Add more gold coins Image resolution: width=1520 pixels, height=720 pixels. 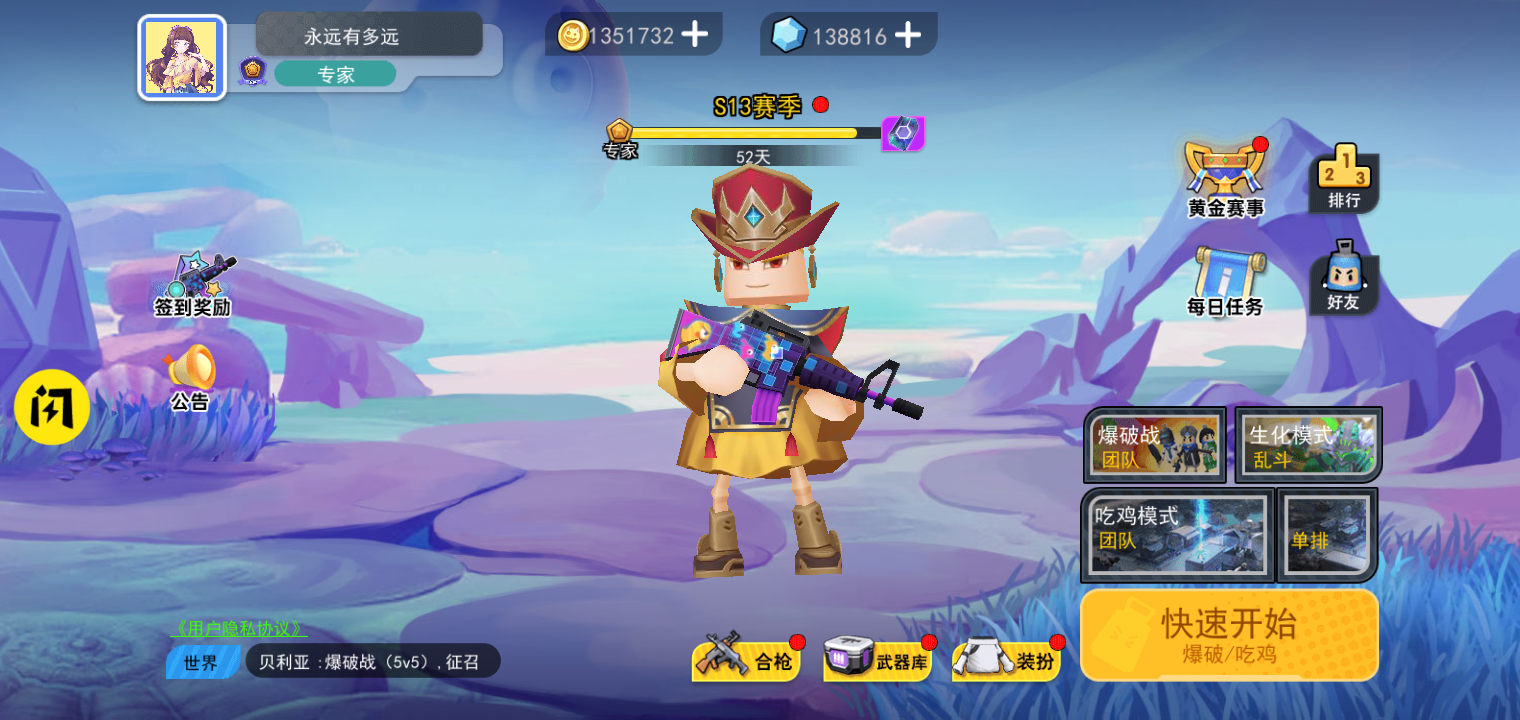[x=694, y=35]
